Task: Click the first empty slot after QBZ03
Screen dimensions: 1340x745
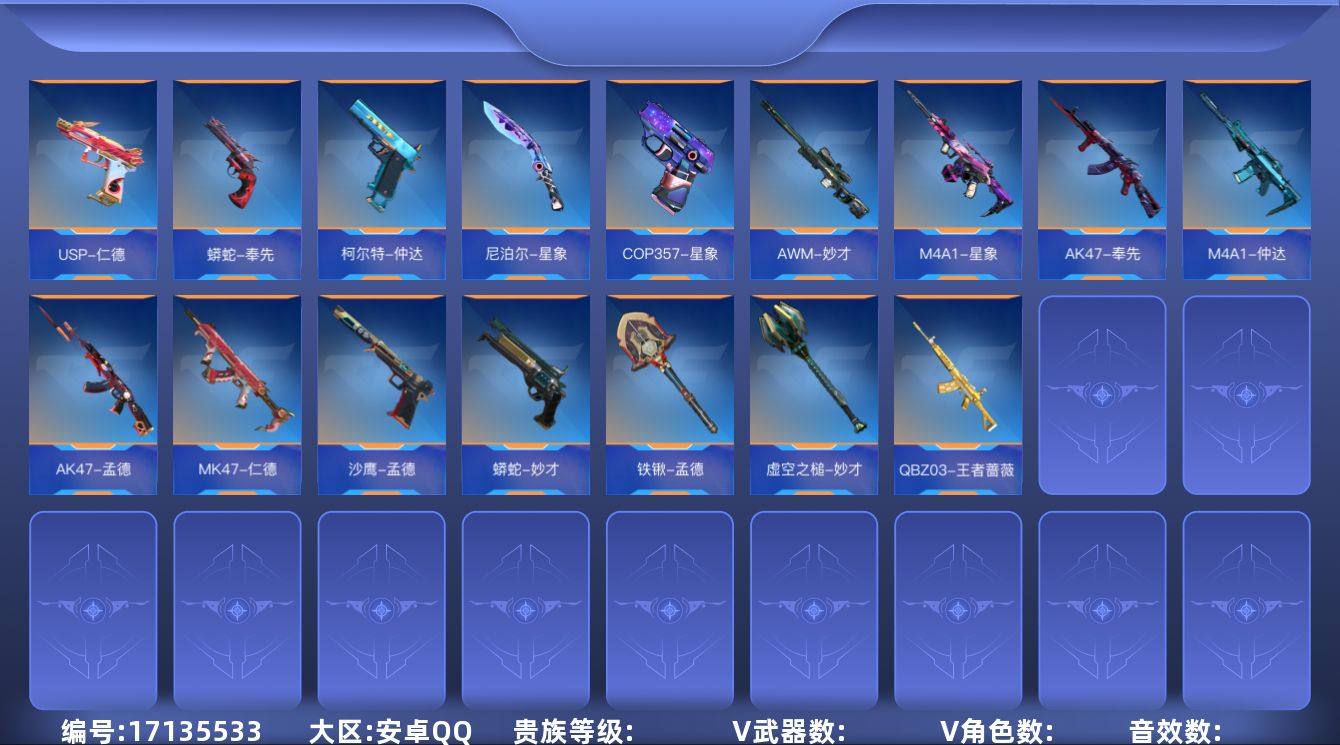Action: [x=1101, y=392]
